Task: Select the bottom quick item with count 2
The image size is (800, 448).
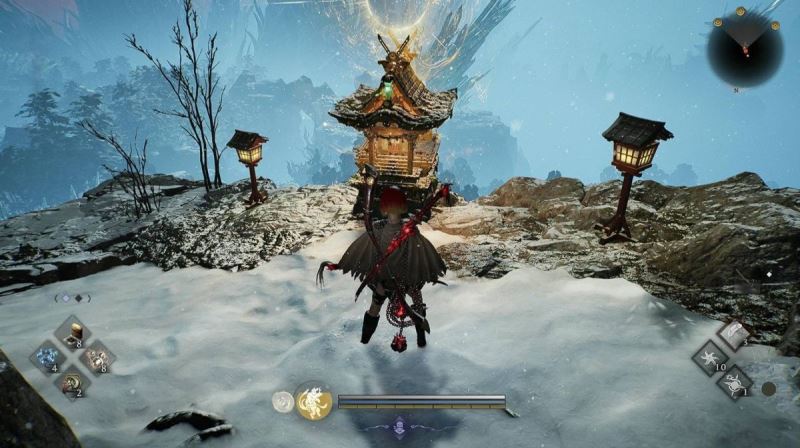Action: 72,381
